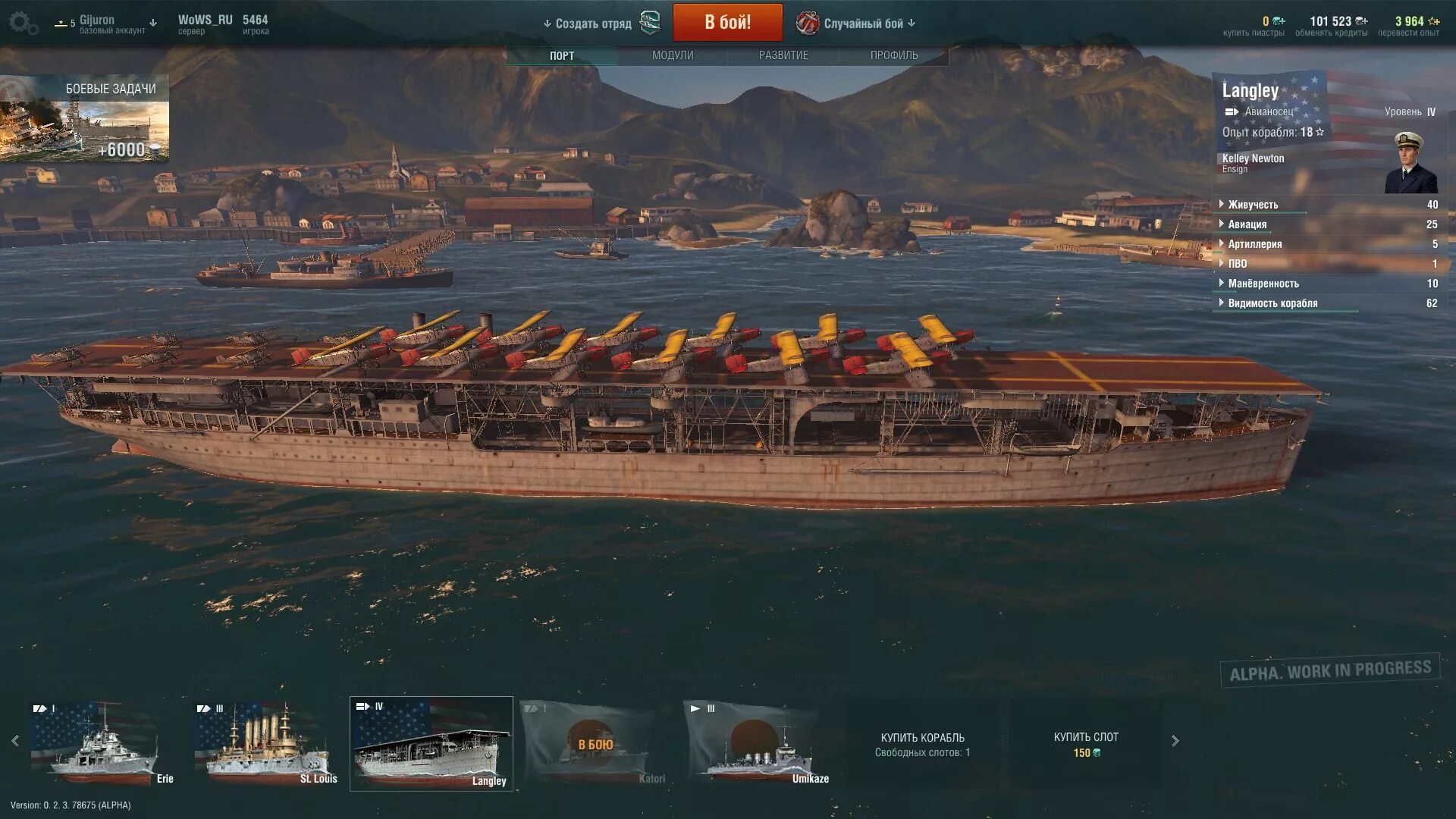Buy a slot with Купить слот
Screen dimensions: 1456x819
click(x=1086, y=744)
